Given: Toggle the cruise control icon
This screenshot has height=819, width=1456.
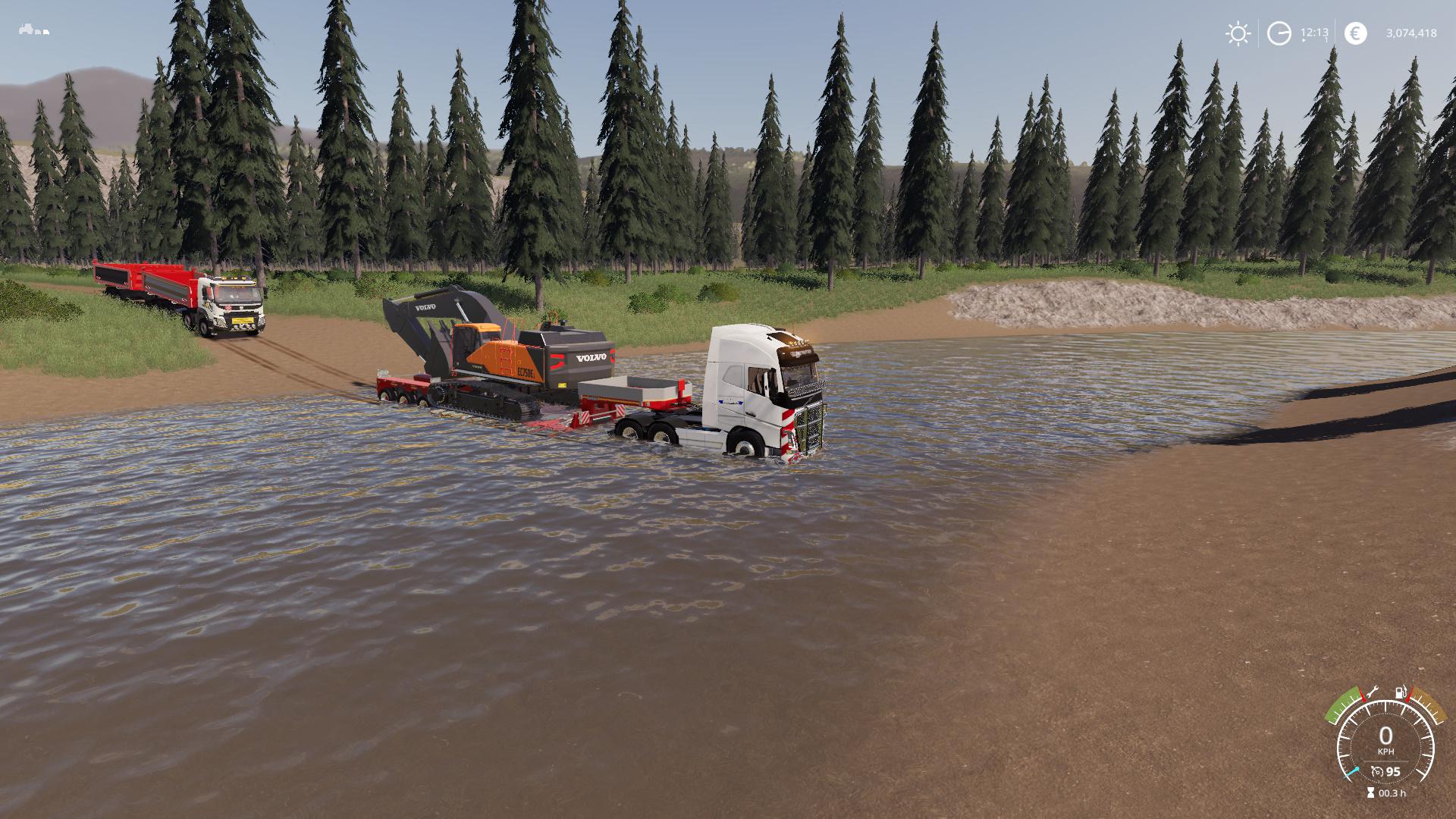Looking at the screenshot, I should [1377, 772].
